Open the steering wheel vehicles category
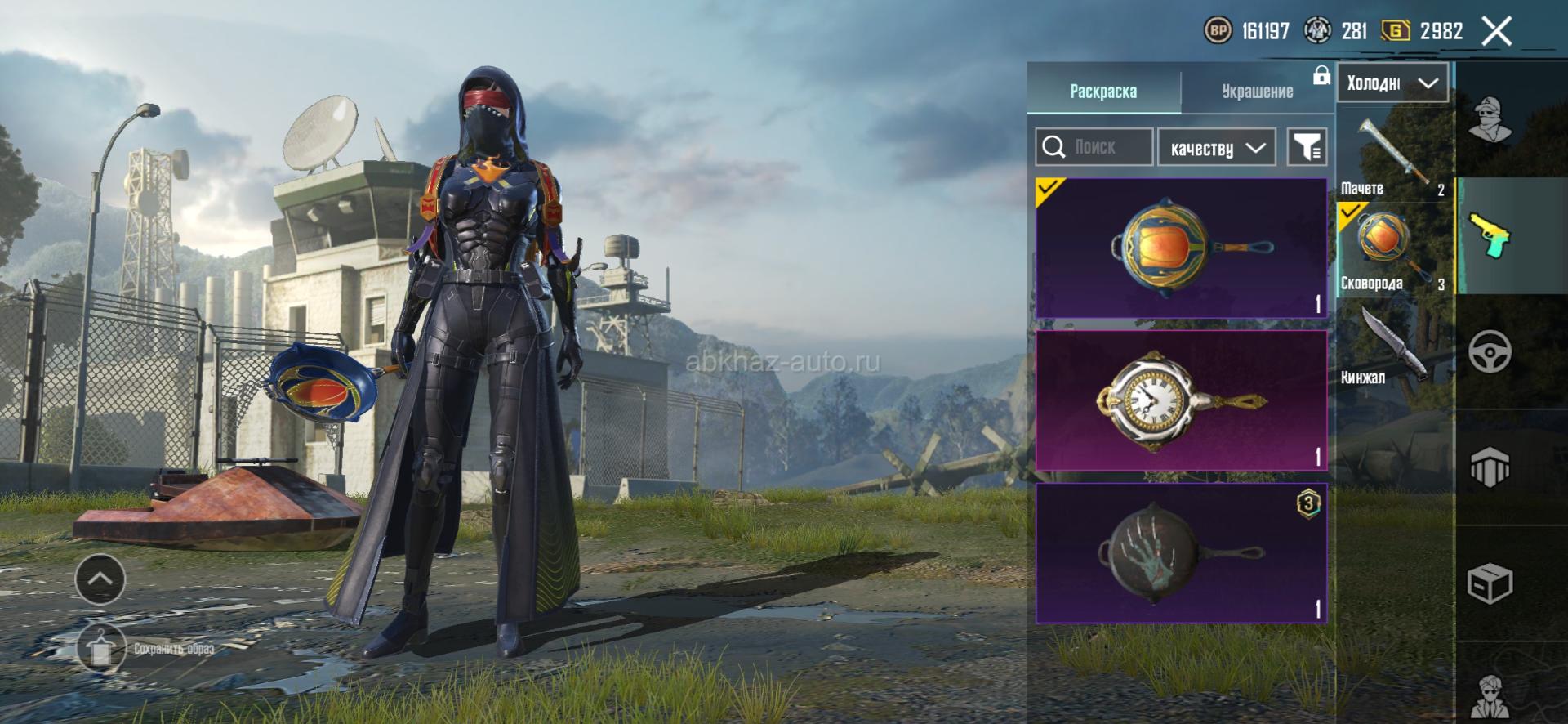The width and height of the screenshot is (1568, 724). click(1490, 352)
